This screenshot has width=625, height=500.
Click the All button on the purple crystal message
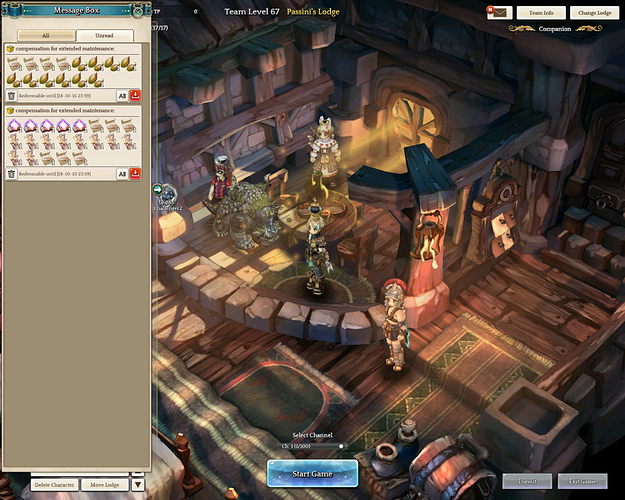[122, 173]
